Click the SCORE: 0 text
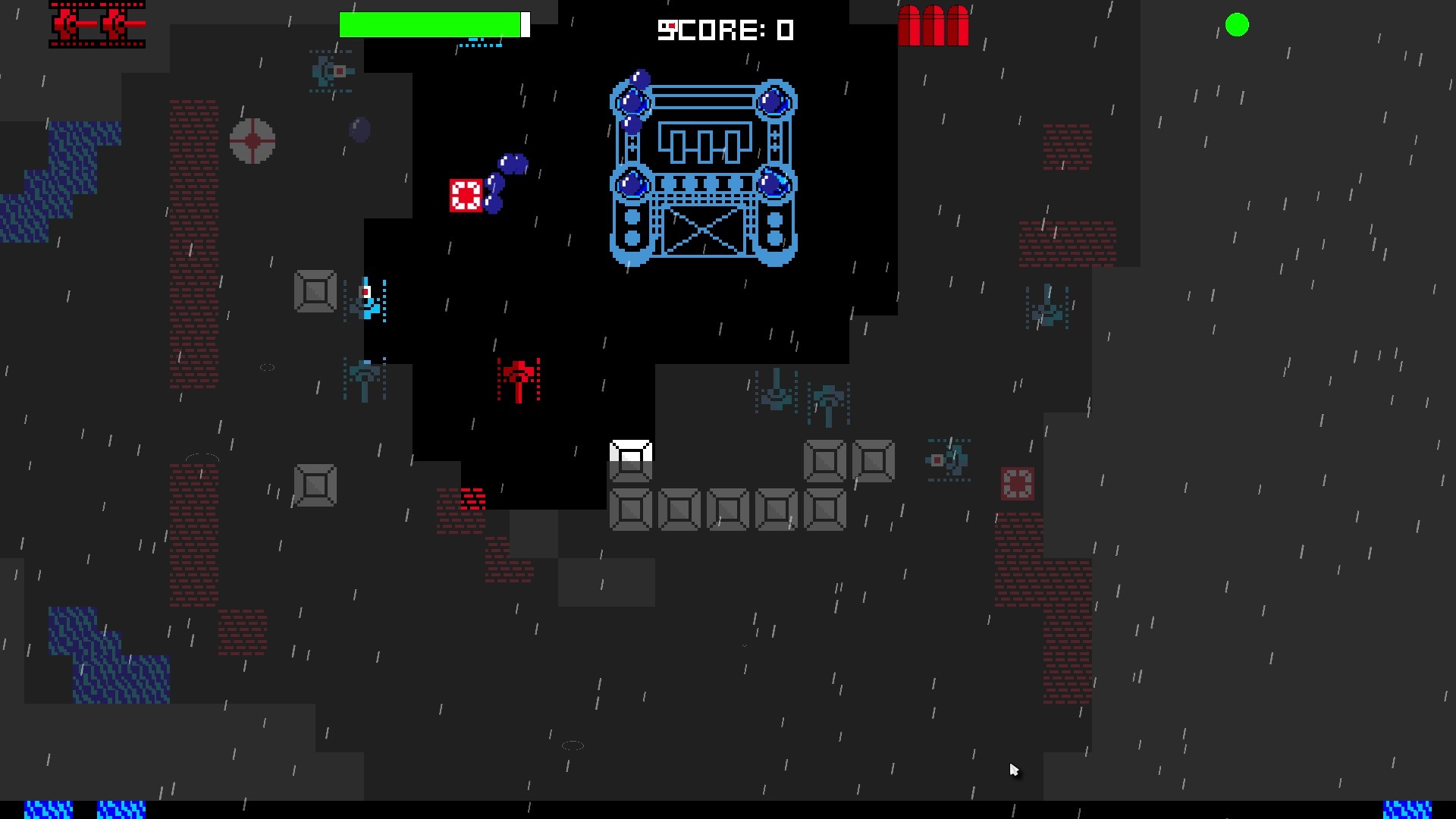 pyautogui.click(x=726, y=30)
